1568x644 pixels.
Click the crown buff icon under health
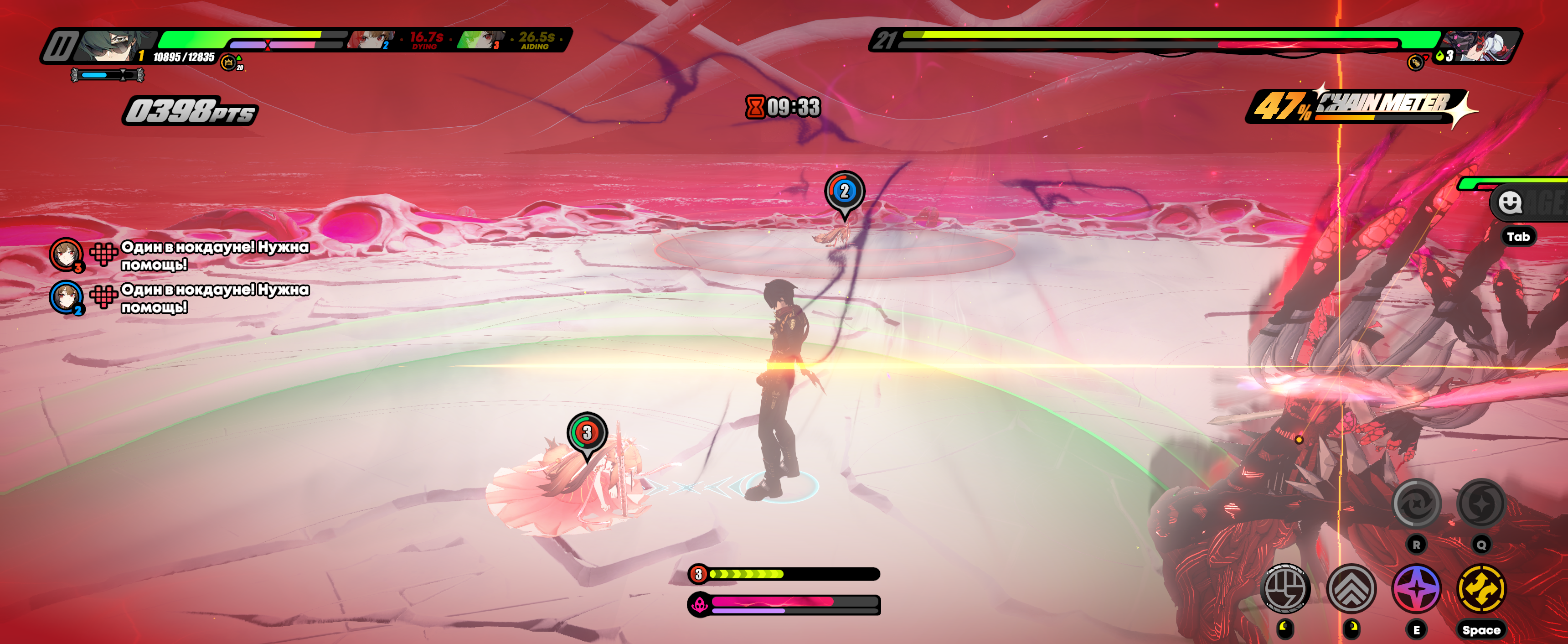pyautogui.click(x=228, y=62)
